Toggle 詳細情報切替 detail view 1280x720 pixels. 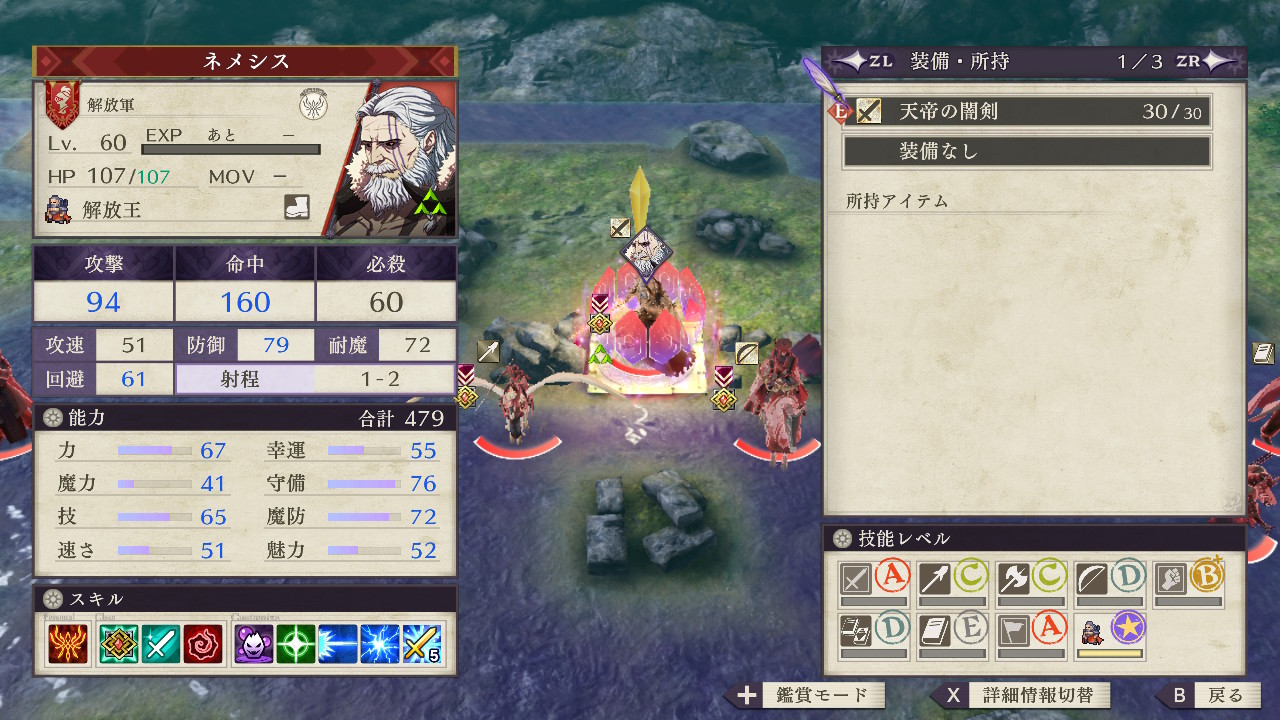tap(1023, 695)
